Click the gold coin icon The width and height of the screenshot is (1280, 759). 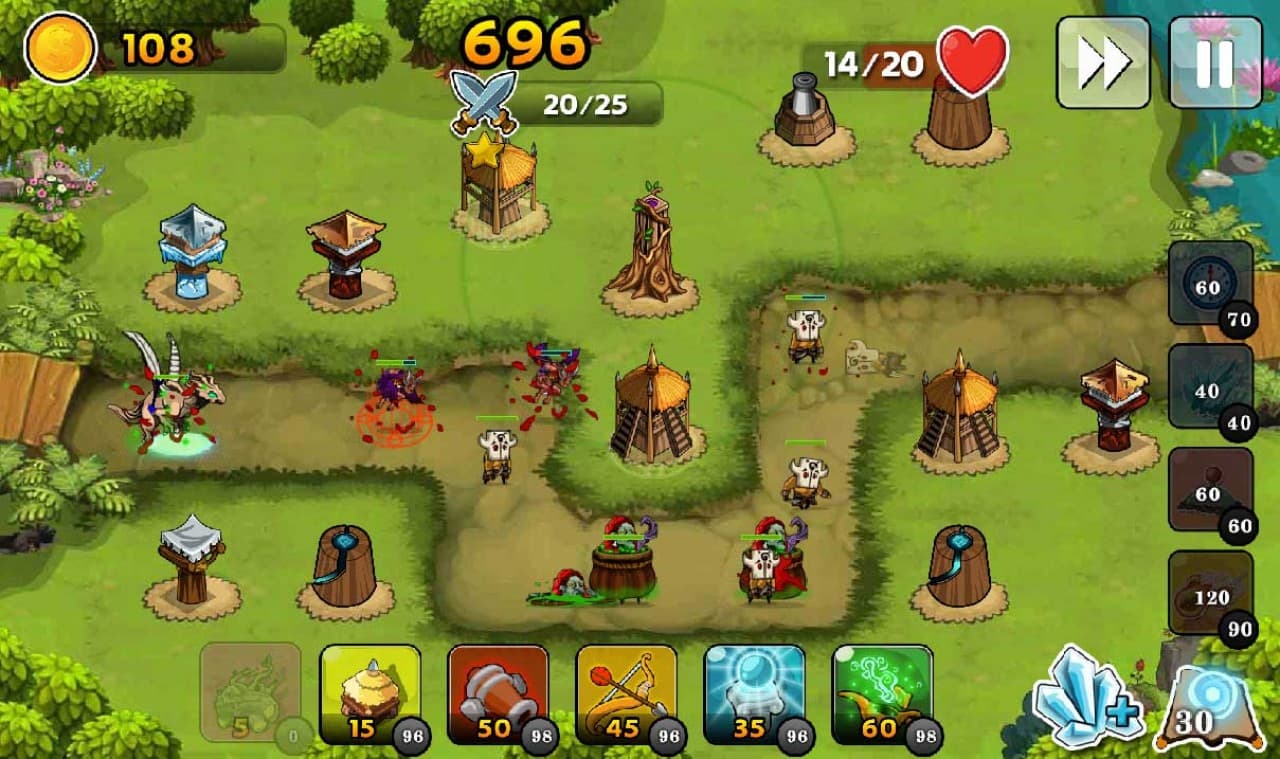point(60,48)
